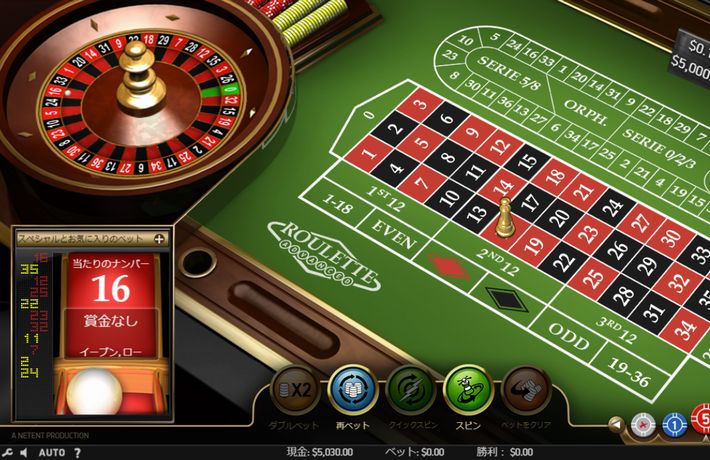710x460 pixels.
Task: Toggle the sound speaker icon
Action: 23,452
